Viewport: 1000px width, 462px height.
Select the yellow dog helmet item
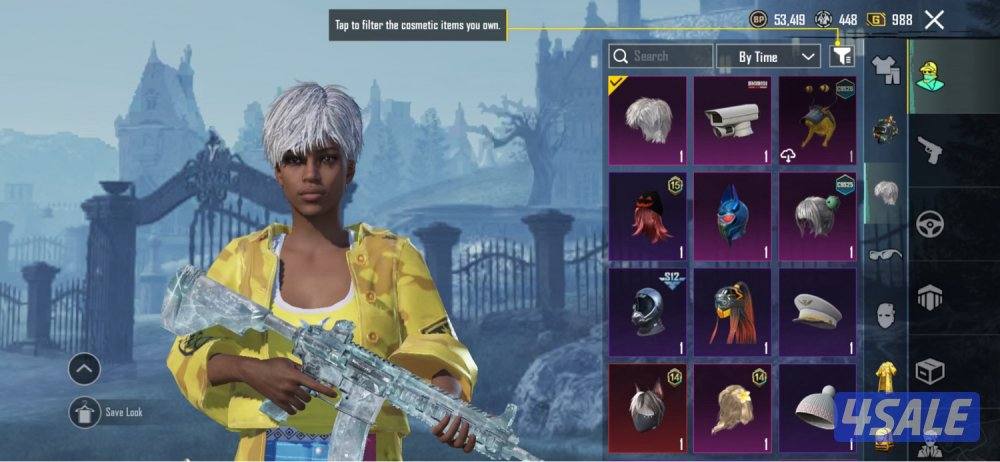(x=817, y=120)
